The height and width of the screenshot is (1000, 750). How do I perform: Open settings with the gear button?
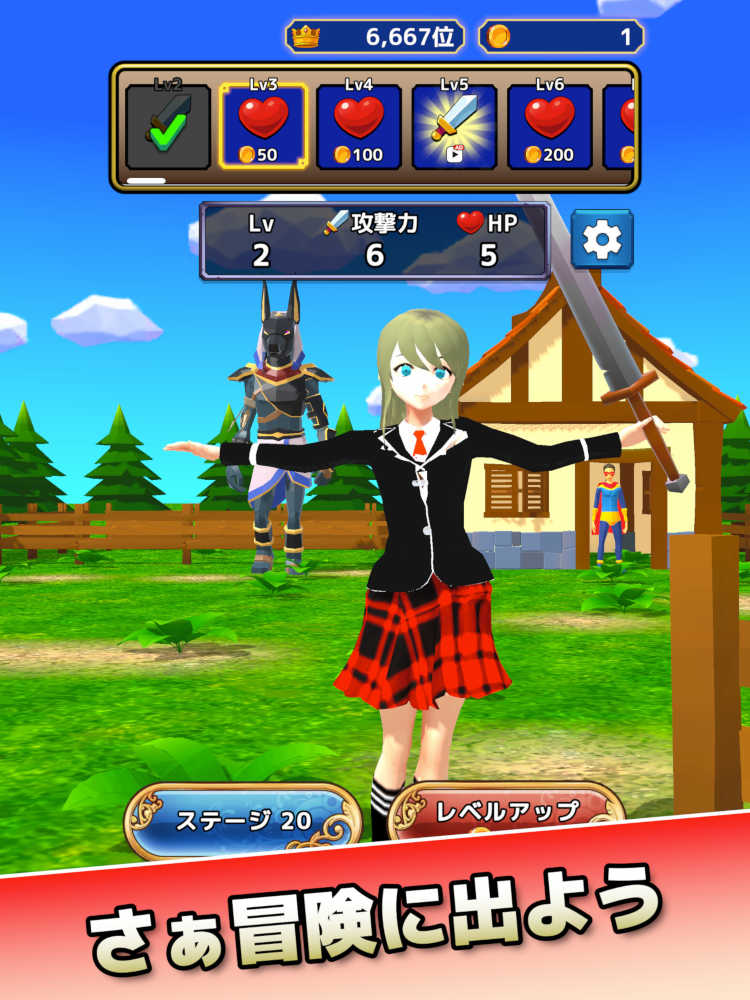pyautogui.click(x=602, y=240)
